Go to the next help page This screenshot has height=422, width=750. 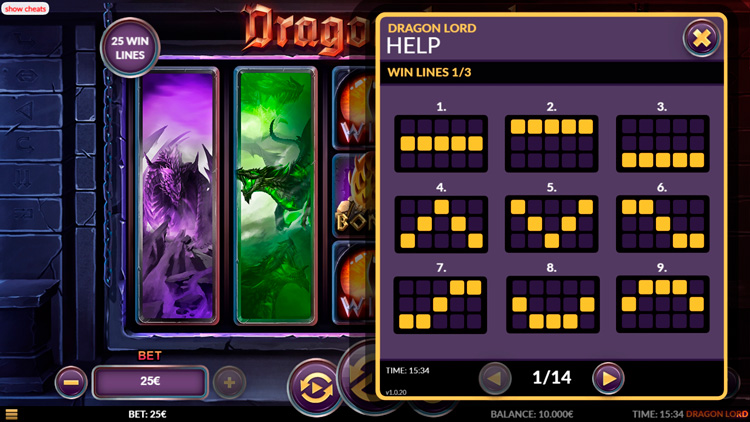(x=607, y=378)
